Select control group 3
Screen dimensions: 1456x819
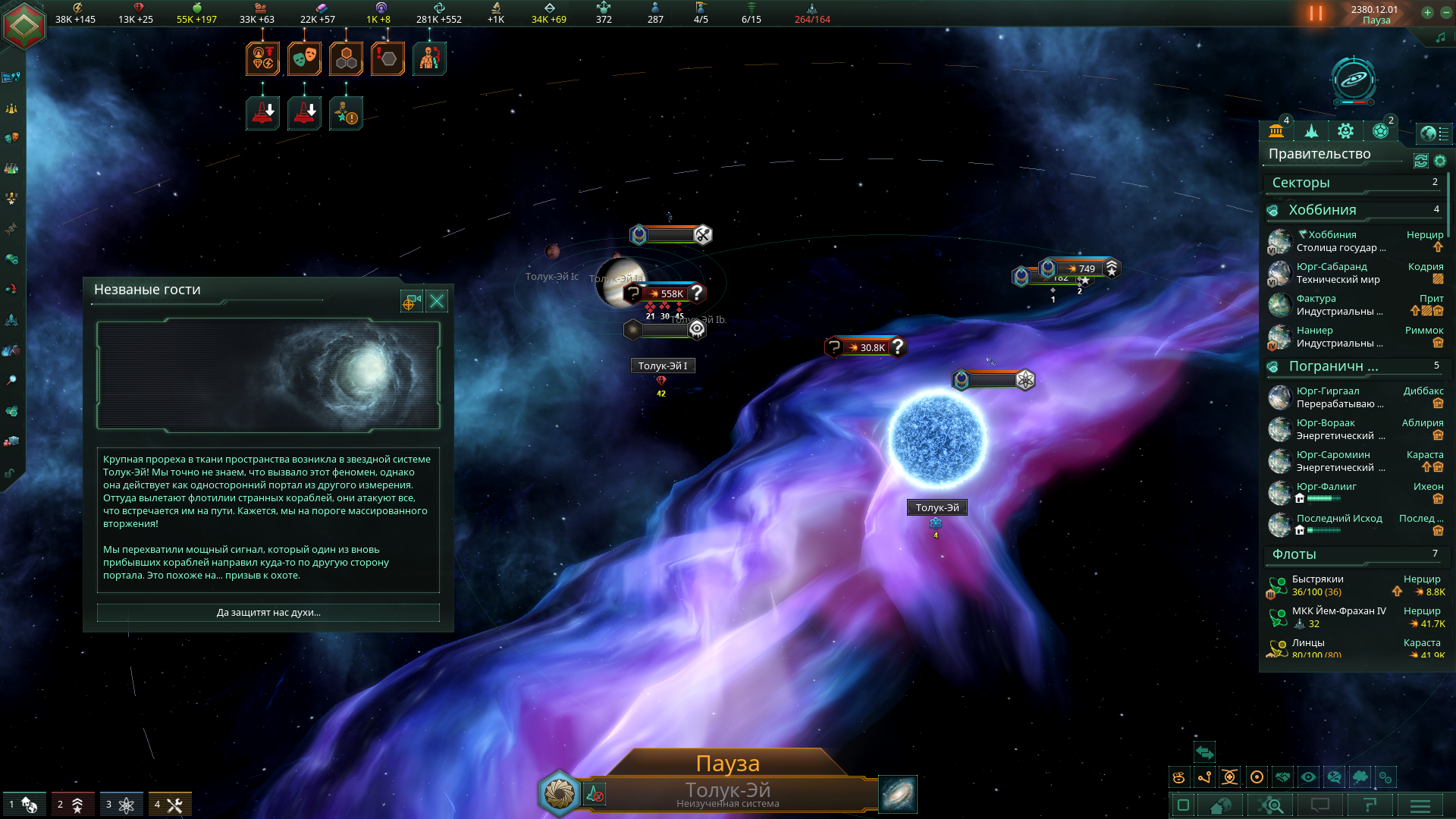click(x=121, y=805)
